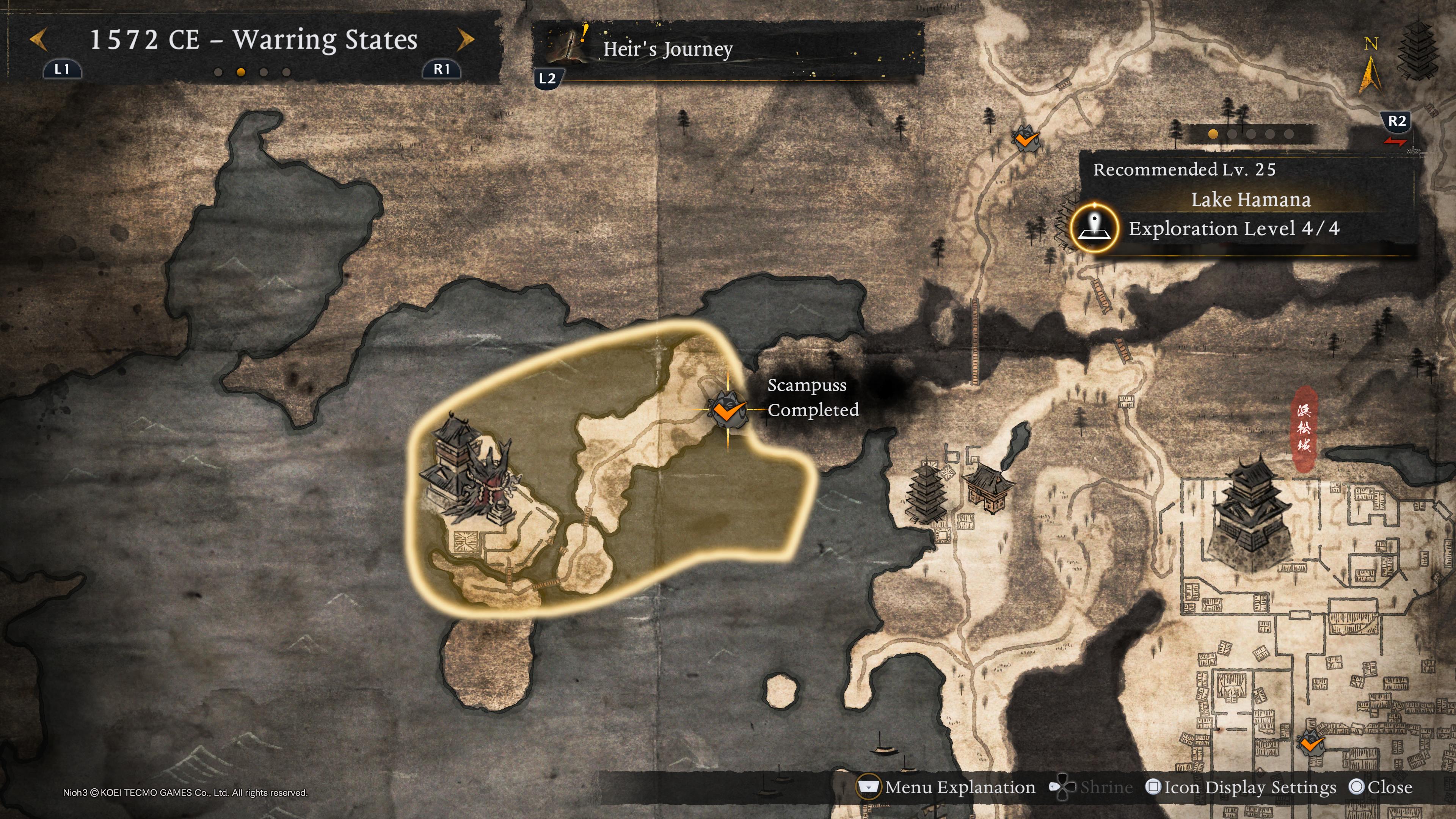Go to the previous era with left arrow
The image size is (1456, 819).
pos(38,40)
